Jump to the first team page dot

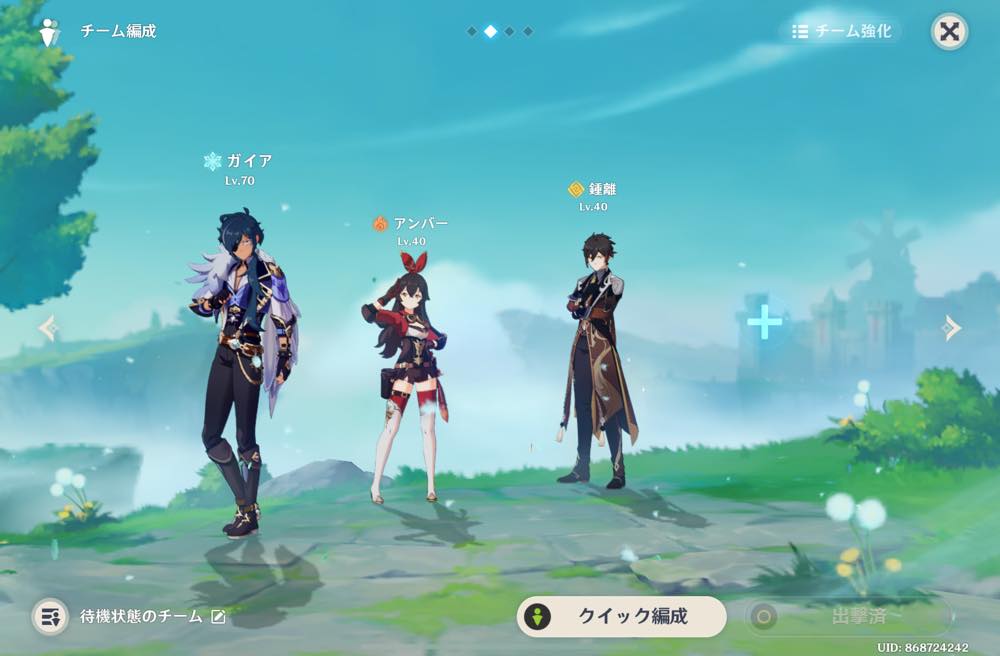(x=472, y=32)
